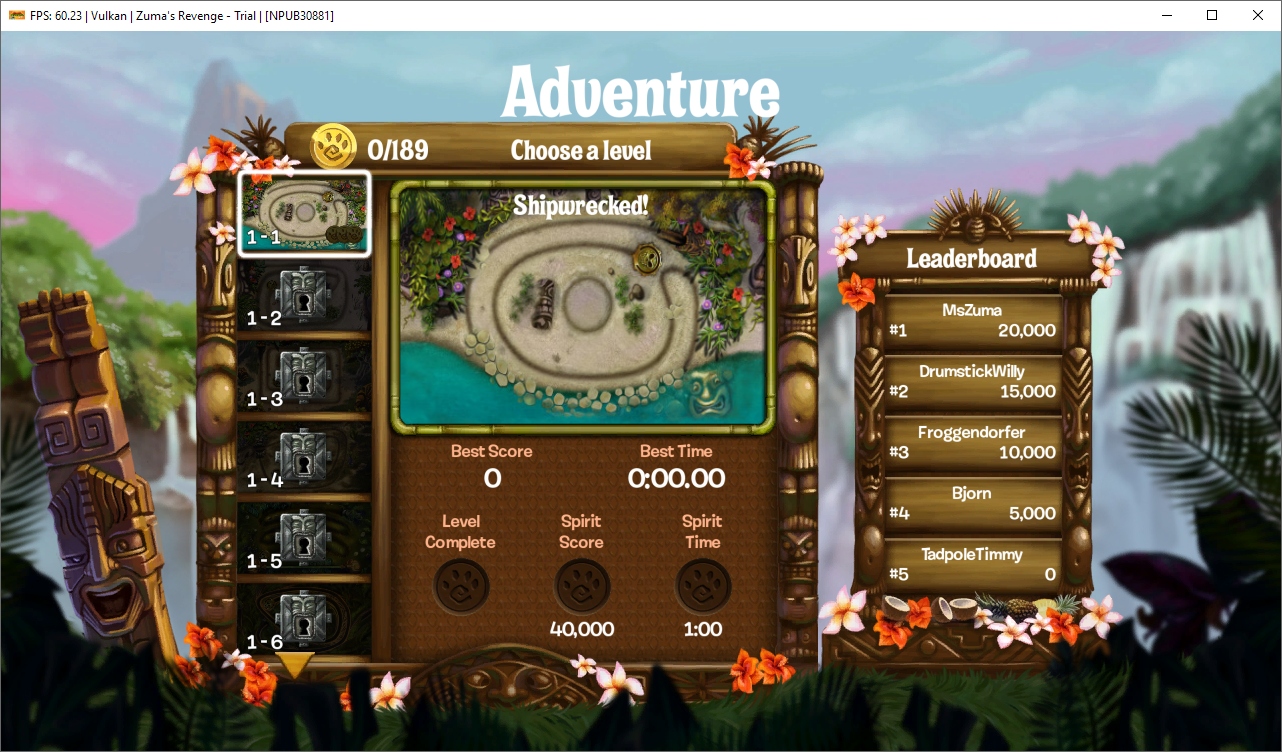
Task: Select level 1-1 thumbnail
Action: [305, 213]
